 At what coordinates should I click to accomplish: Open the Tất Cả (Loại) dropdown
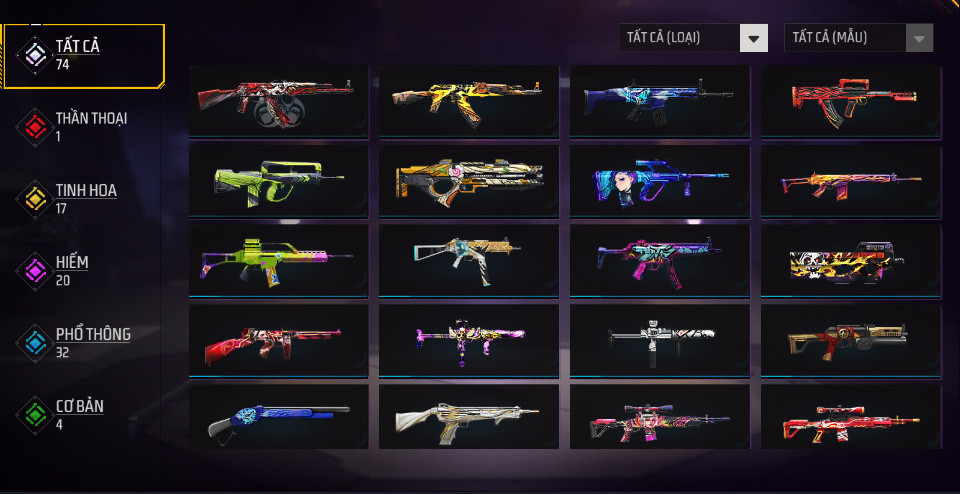693,38
